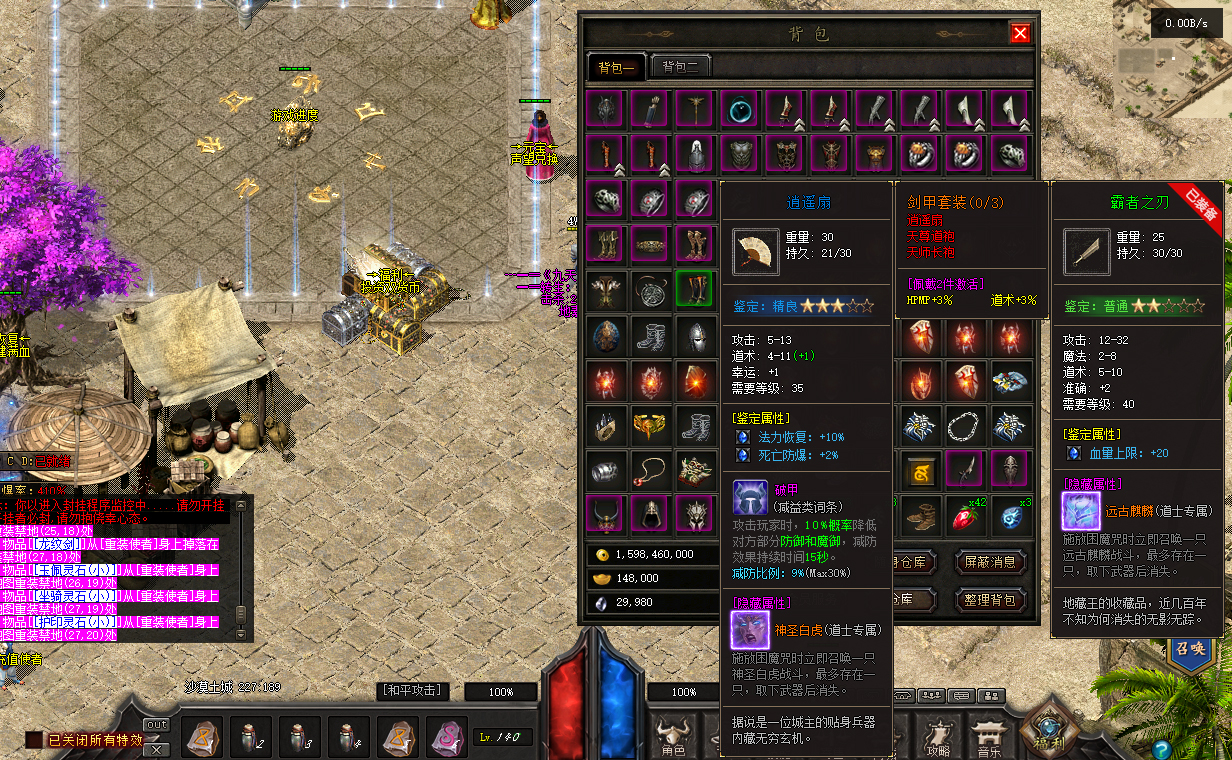Use the pink rune stone hotbar slot
This screenshot has height=760, width=1232.
tap(446, 737)
